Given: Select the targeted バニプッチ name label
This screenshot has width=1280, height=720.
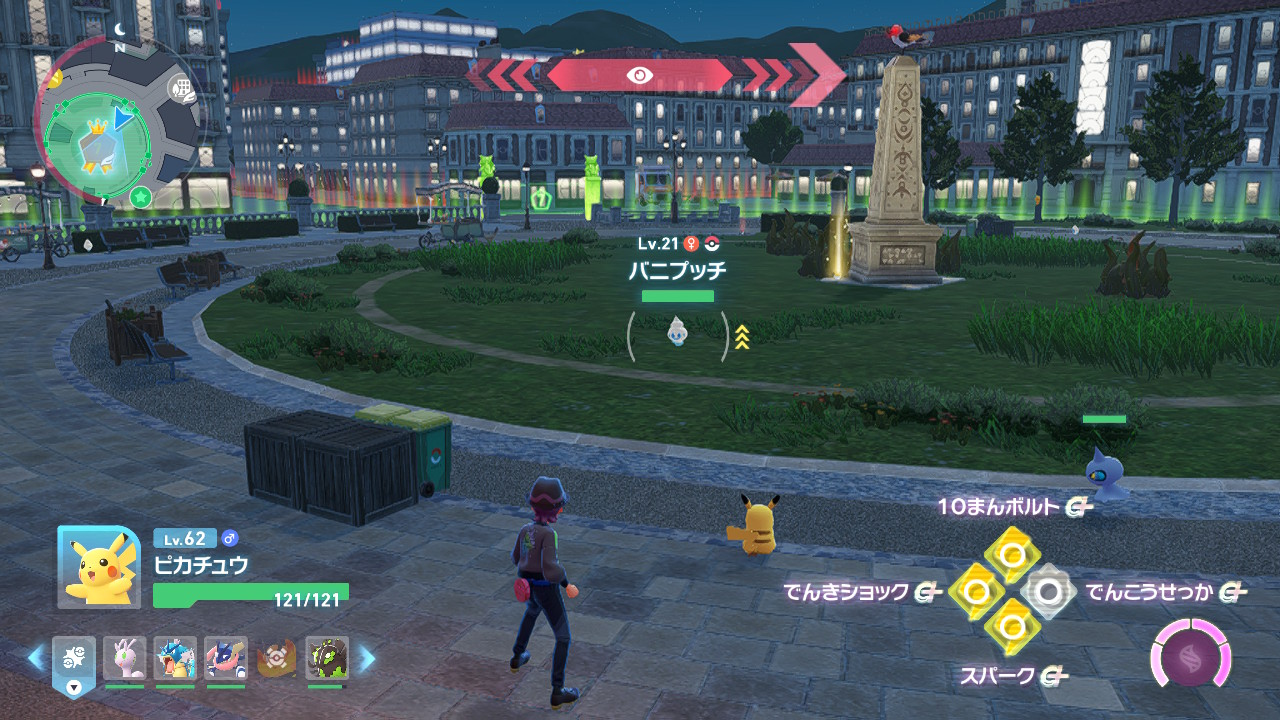Looking at the screenshot, I should pyautogui.click(x=677, y=270).
